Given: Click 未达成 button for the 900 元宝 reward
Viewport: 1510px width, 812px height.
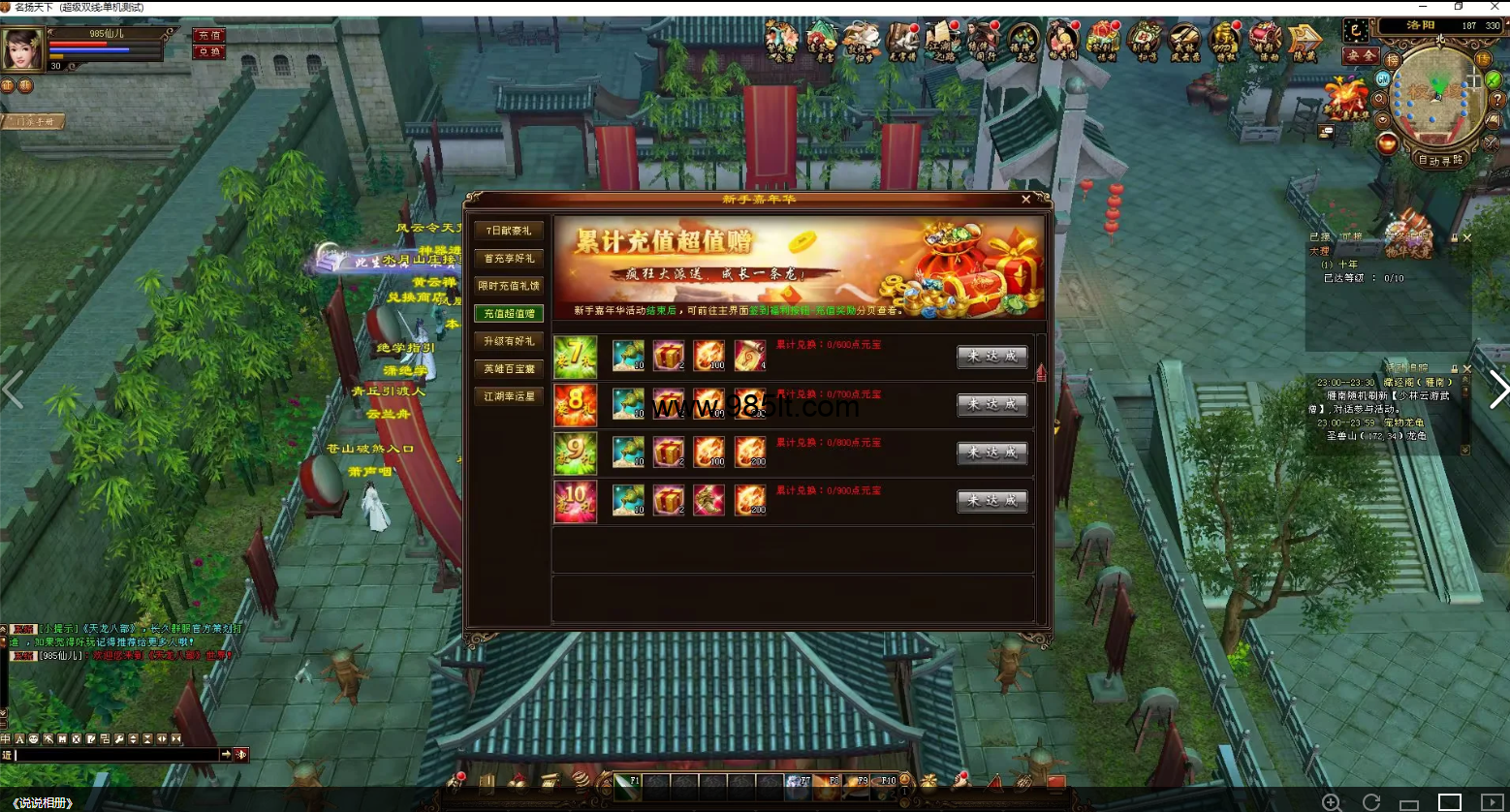Looking at the screenshot, I should [991, 501].
